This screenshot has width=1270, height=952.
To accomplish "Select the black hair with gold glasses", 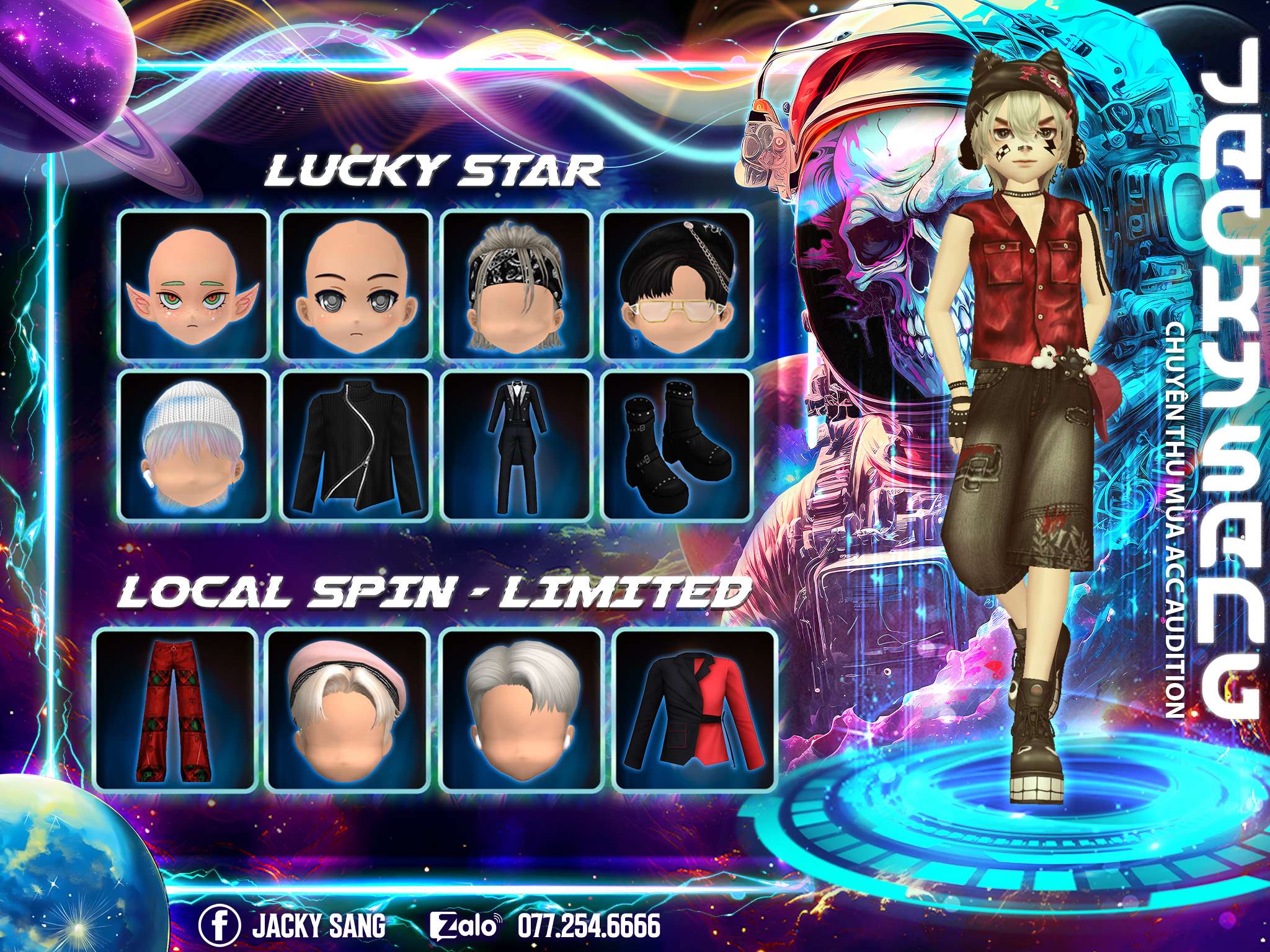I will pos(677,285).
